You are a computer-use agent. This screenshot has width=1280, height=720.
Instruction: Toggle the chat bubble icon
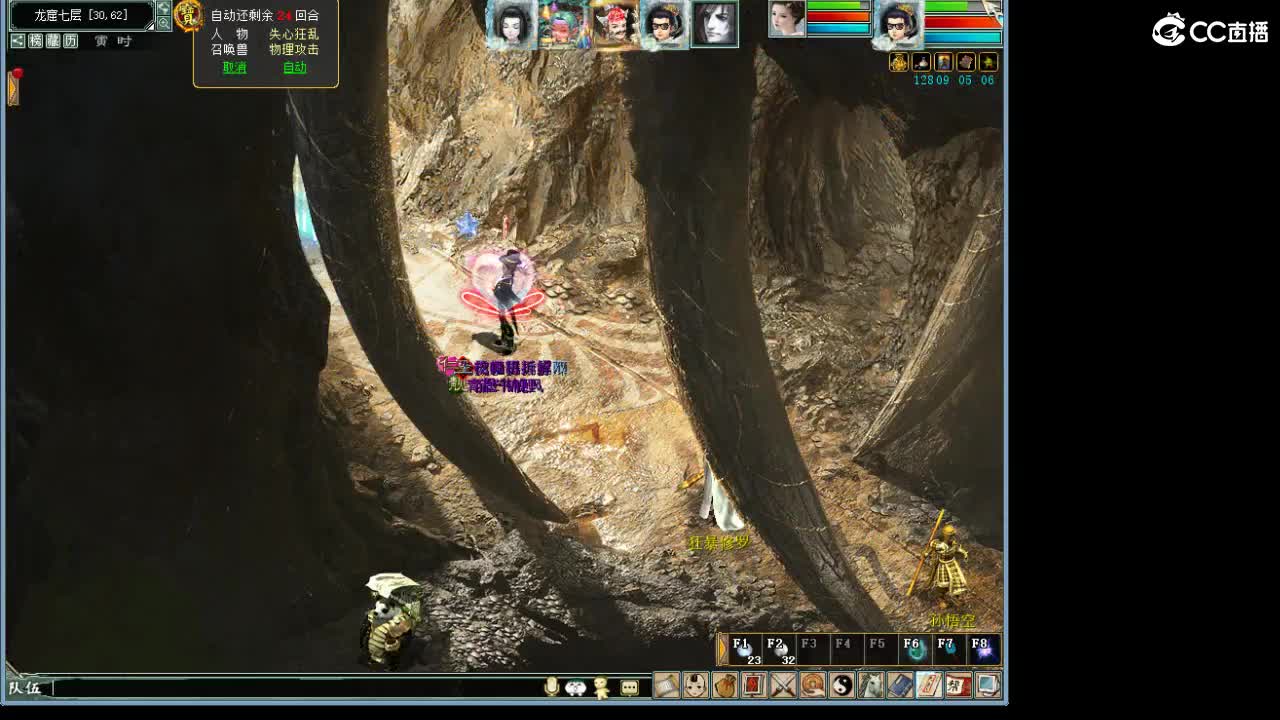click(628, 686)
